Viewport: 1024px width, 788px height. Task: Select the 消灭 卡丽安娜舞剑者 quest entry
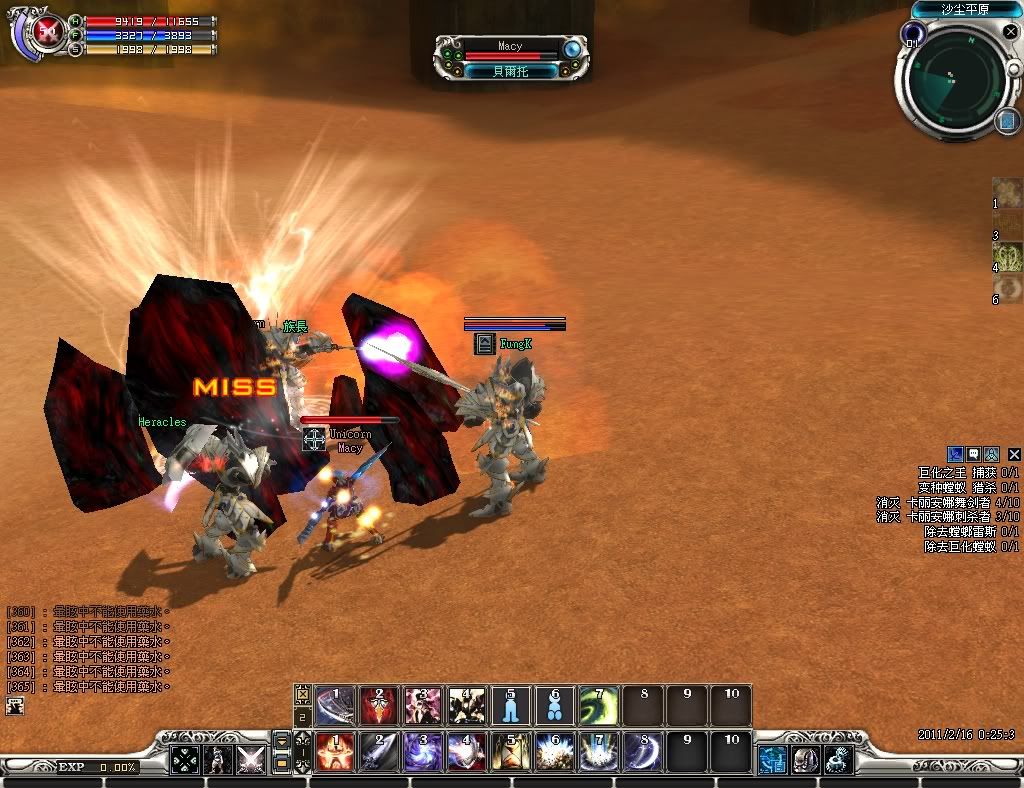click(948, 502)
